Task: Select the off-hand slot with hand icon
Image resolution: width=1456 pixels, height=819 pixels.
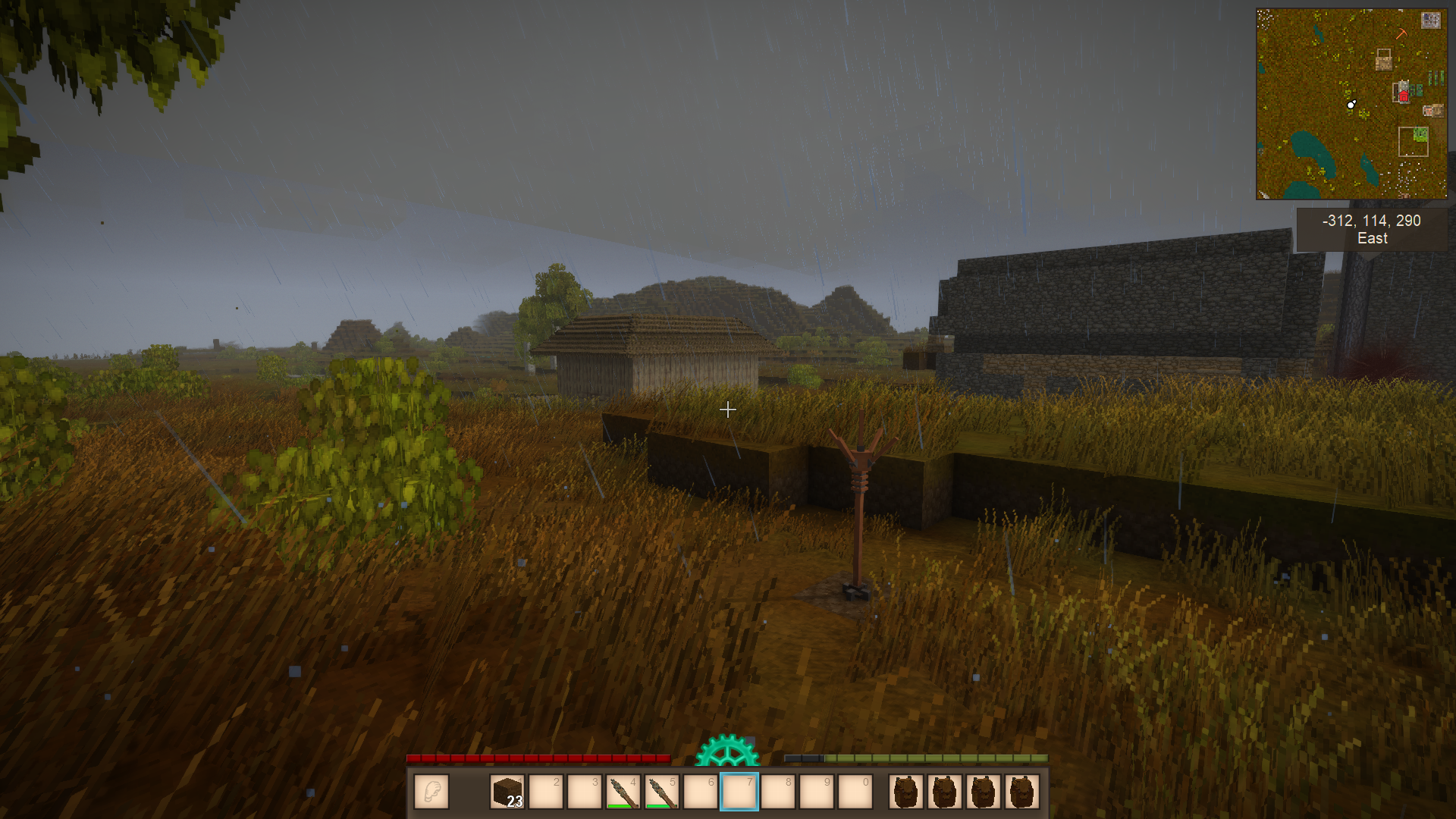Action: point(431,792)
